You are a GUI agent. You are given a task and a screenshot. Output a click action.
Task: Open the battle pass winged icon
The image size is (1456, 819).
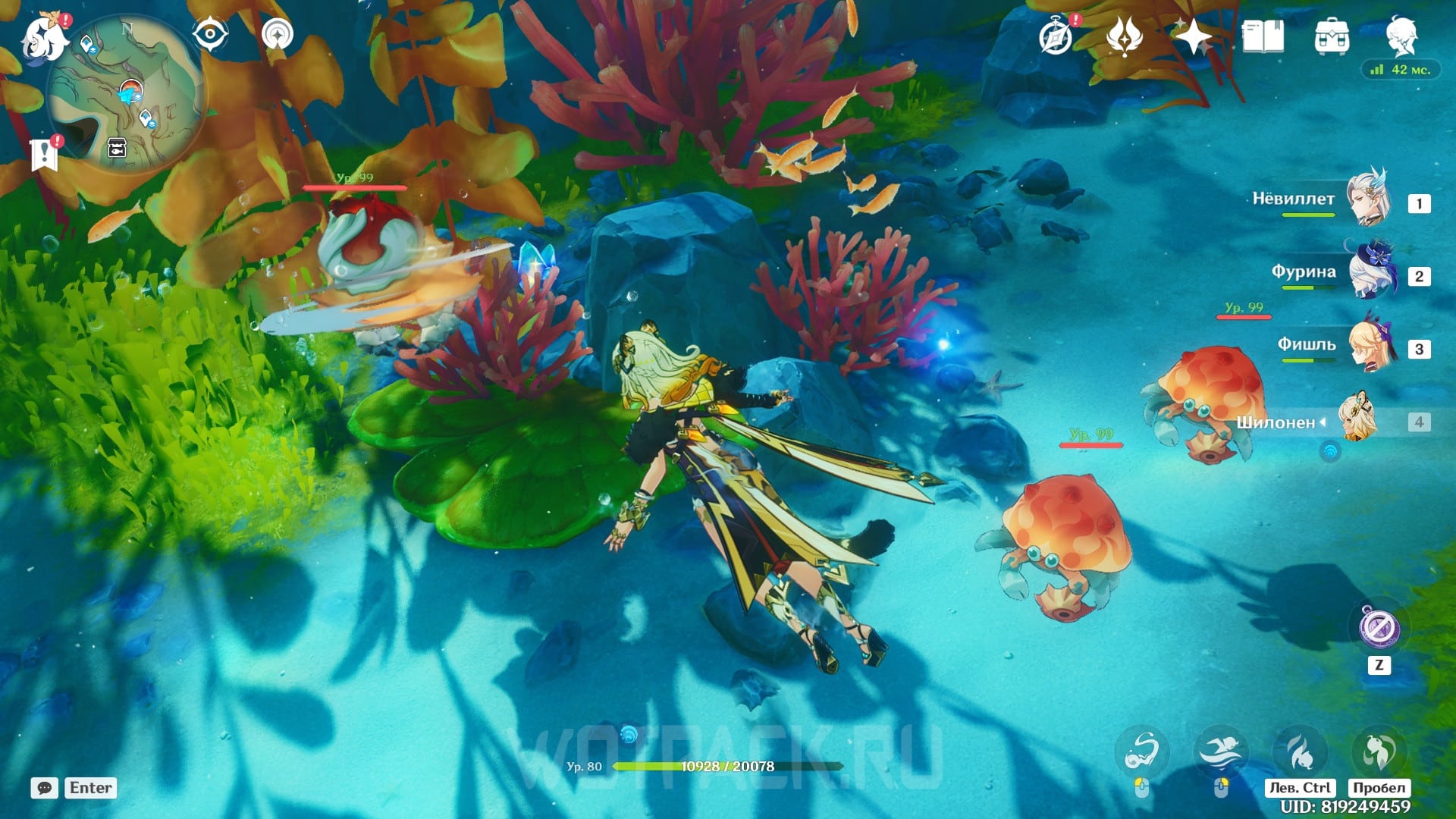coord(1125,36)
